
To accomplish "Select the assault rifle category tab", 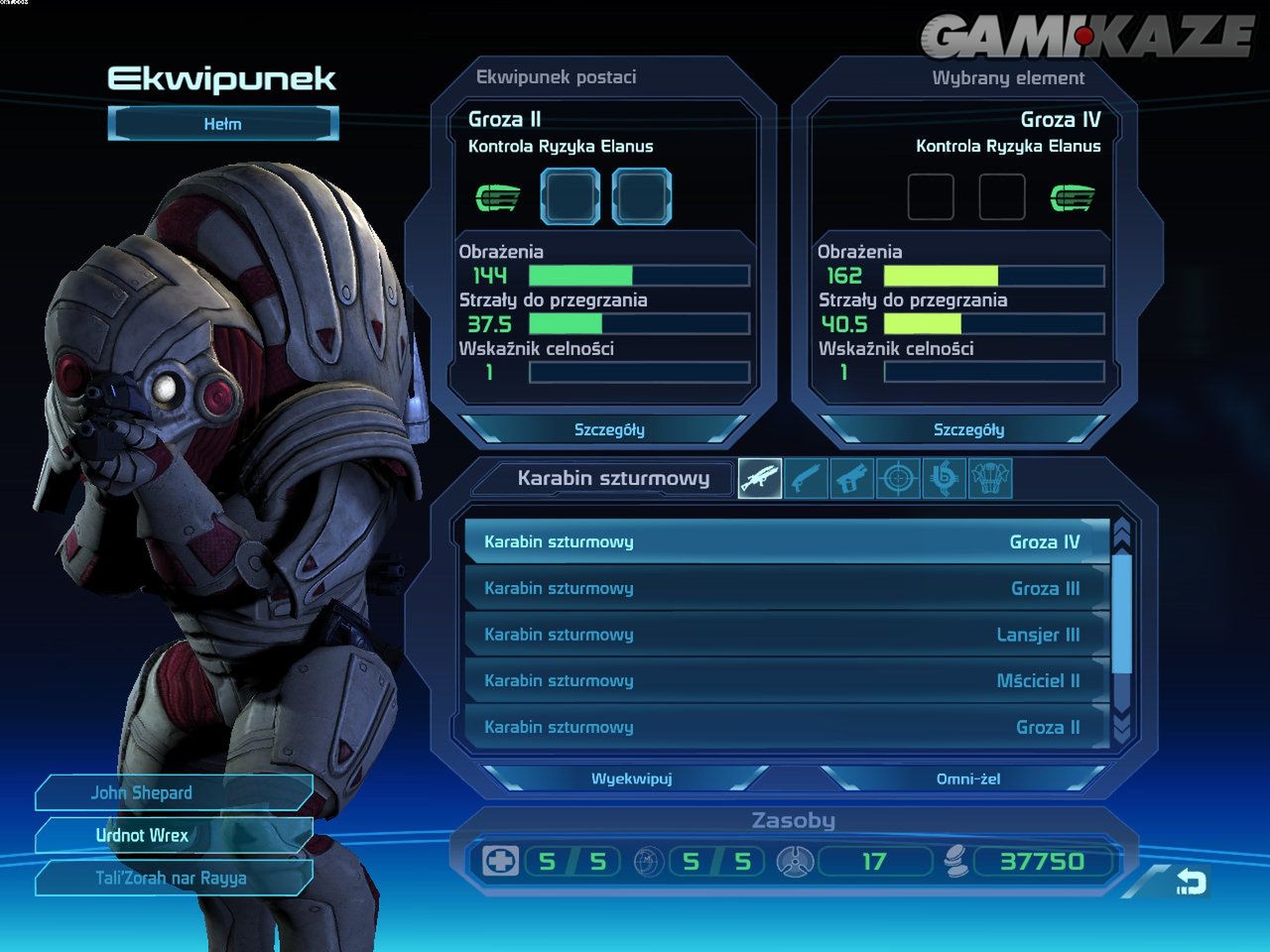I will click(760, 479).
